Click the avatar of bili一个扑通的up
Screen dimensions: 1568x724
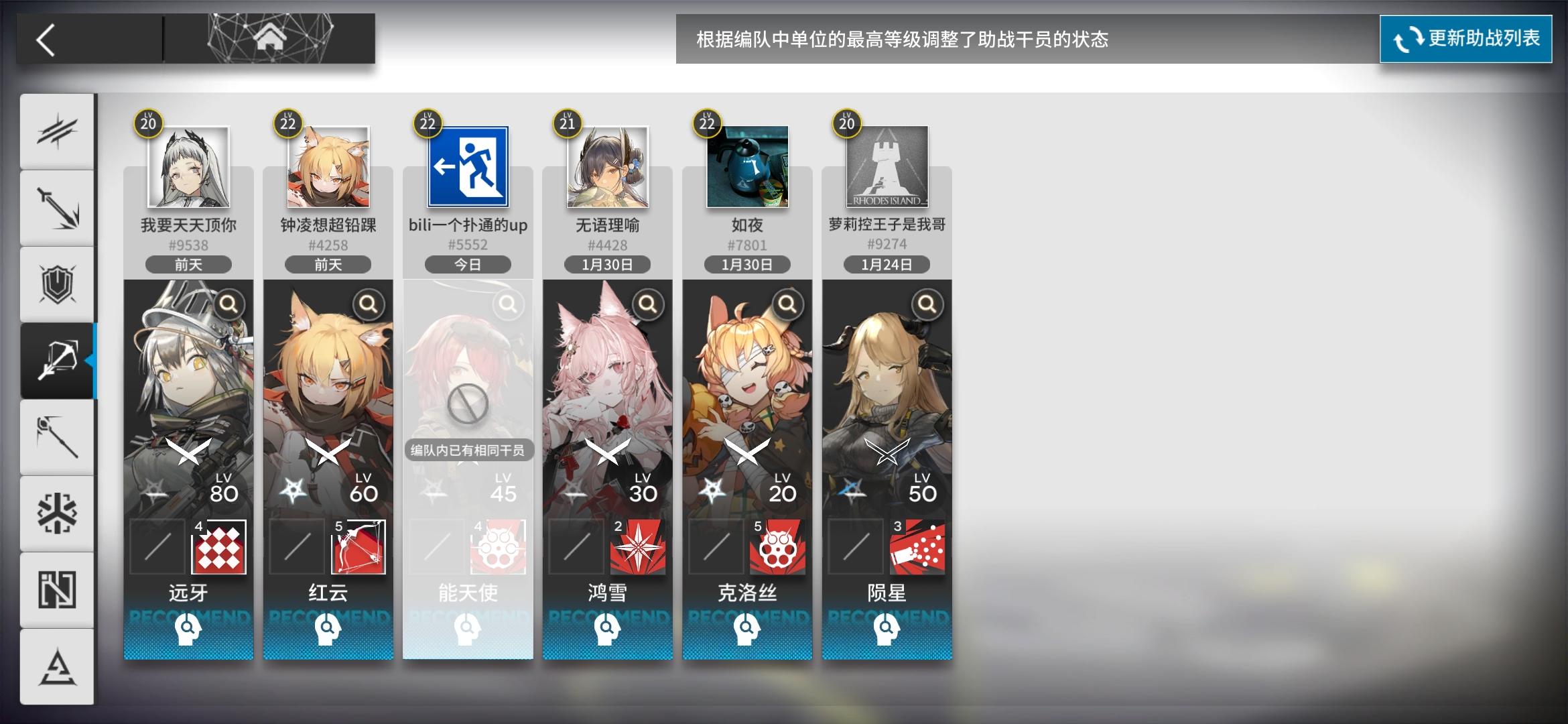(467, 167)
